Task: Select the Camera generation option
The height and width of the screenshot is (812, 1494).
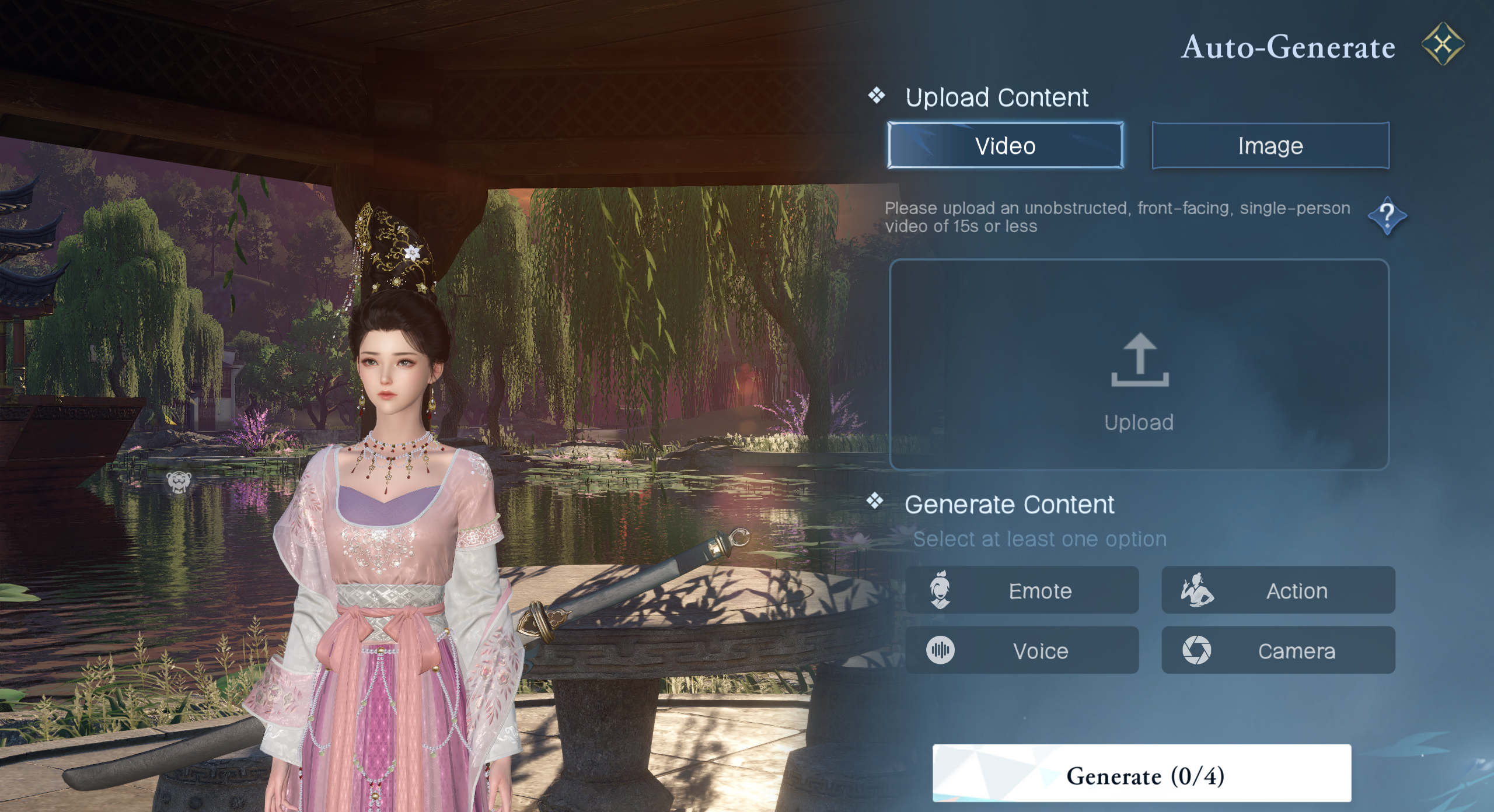Action: pos(1278,650)
